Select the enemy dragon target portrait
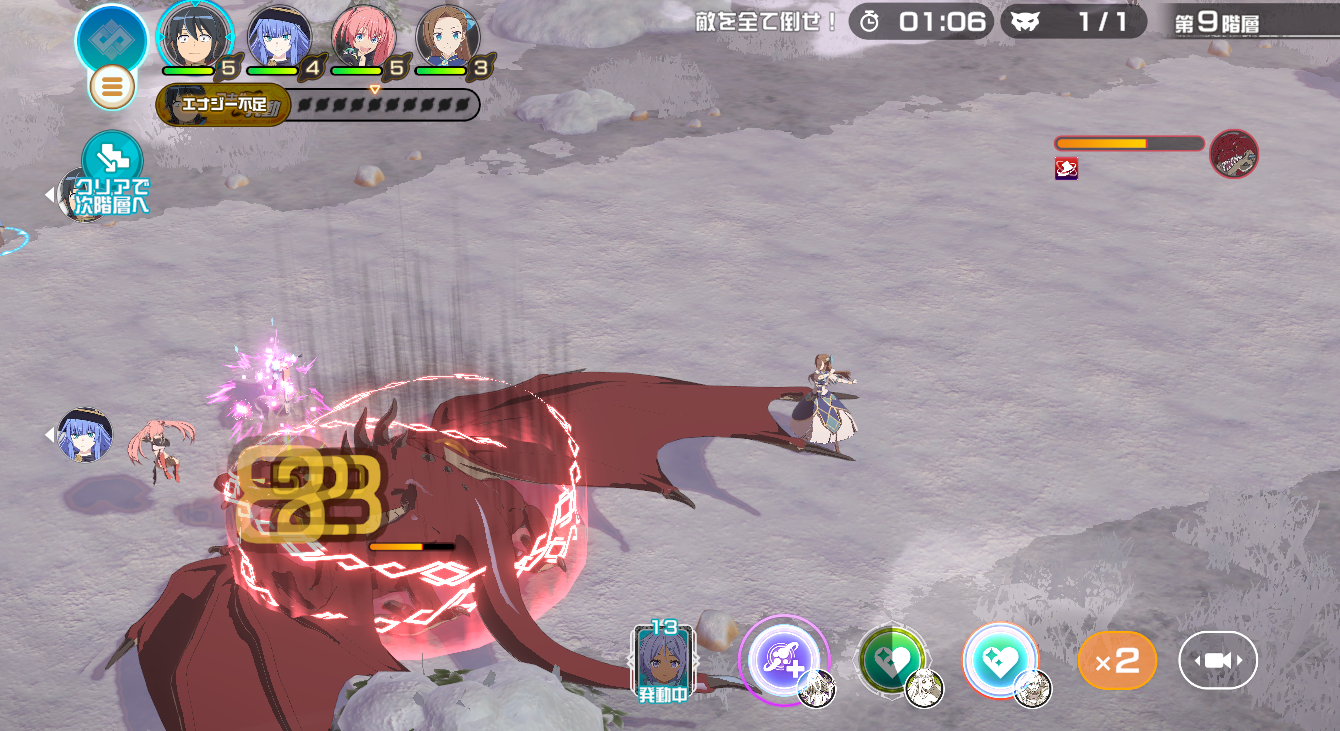This screenshot has height=731, width=1340. pyautogui.click(x=1234, y=154)
